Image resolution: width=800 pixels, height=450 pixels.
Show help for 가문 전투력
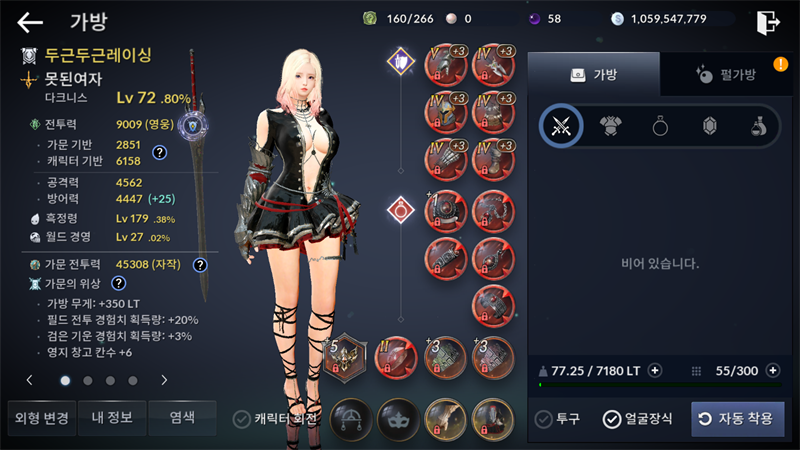[x=200, y=265]
